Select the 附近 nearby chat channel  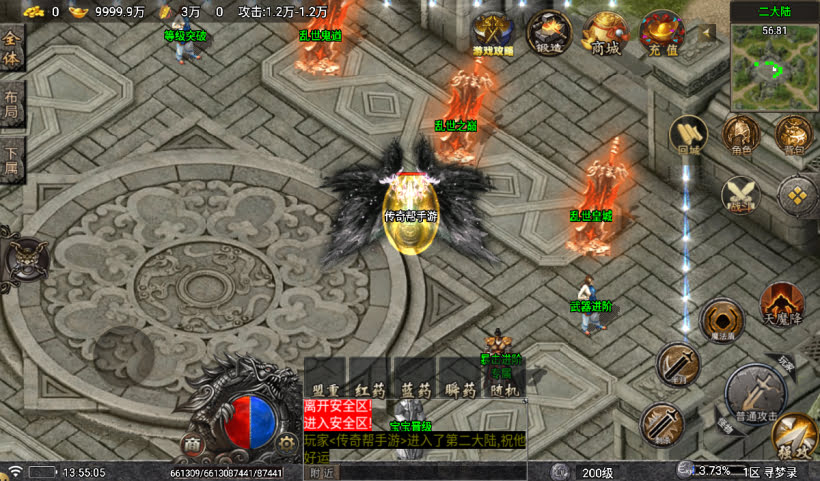(321, 472)
